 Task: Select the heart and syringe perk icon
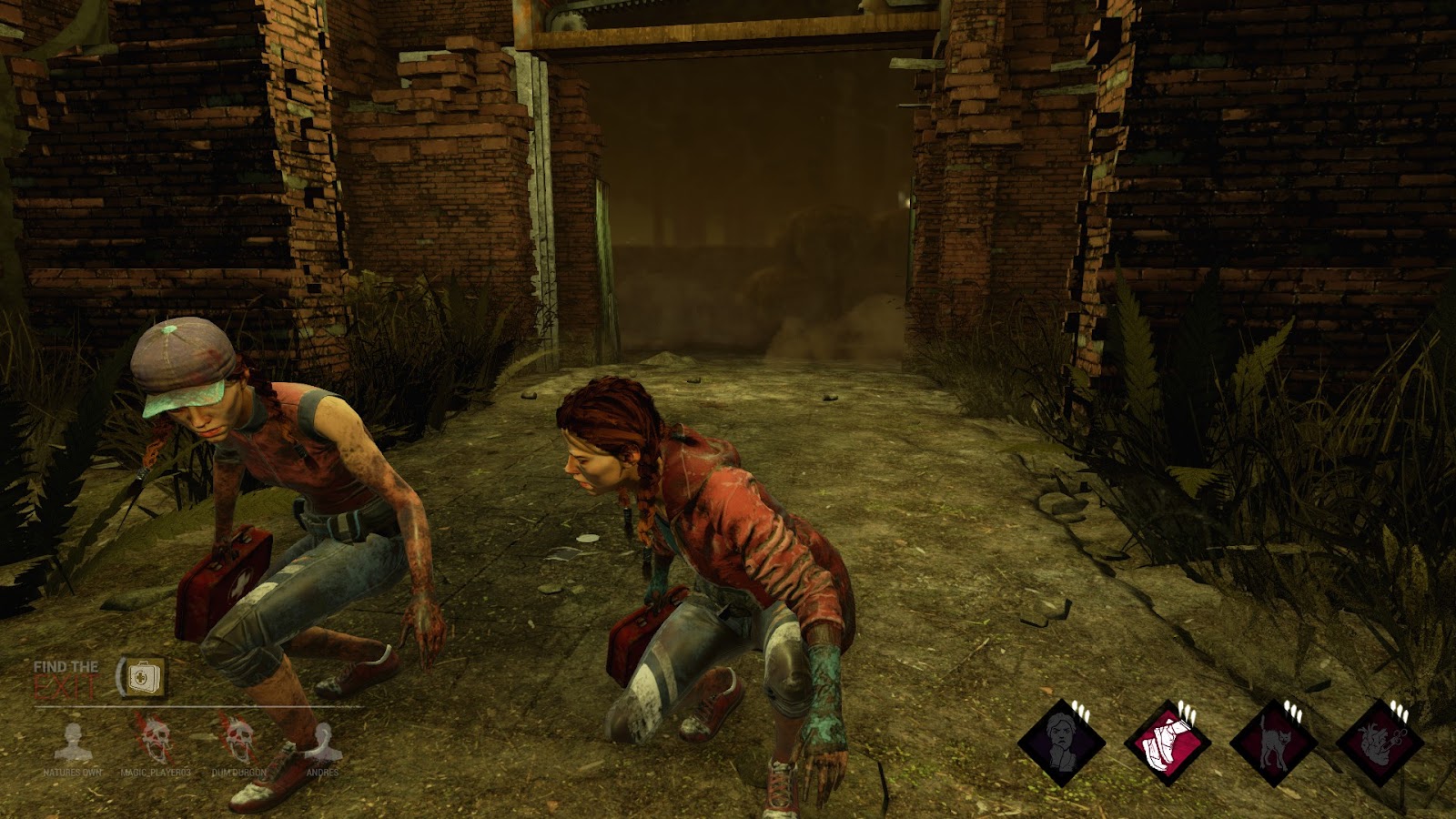point(1380,743)
